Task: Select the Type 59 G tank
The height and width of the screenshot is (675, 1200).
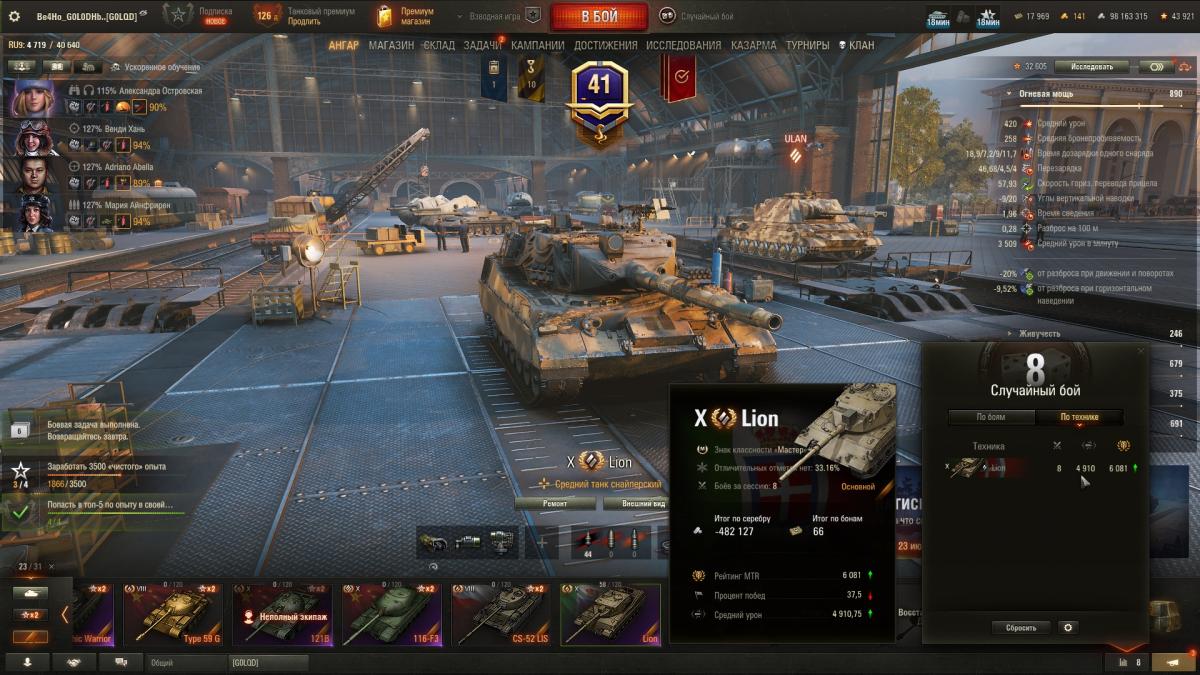Action: [174, 614]
